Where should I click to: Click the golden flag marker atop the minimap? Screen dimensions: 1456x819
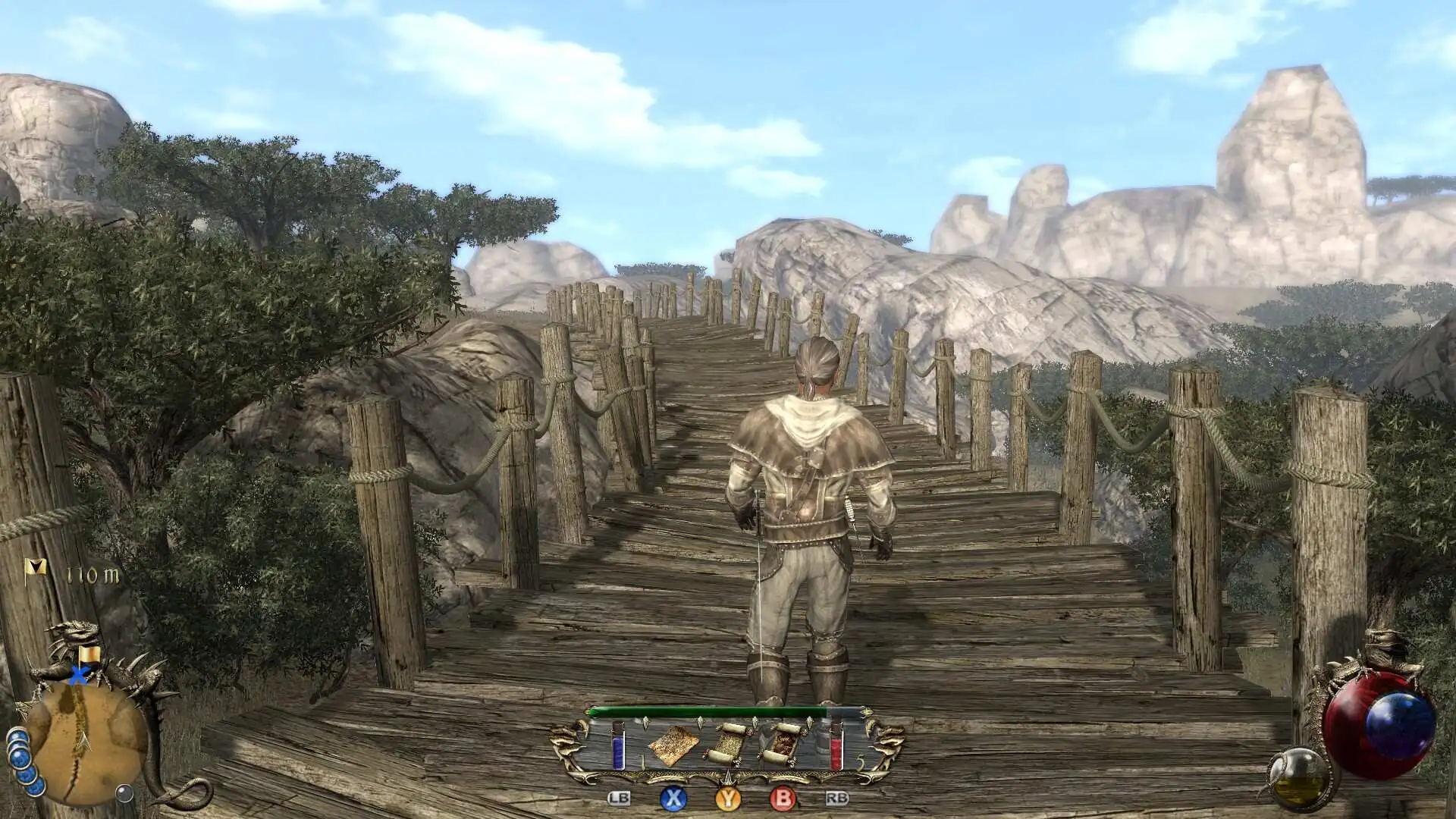coord(91,654)
